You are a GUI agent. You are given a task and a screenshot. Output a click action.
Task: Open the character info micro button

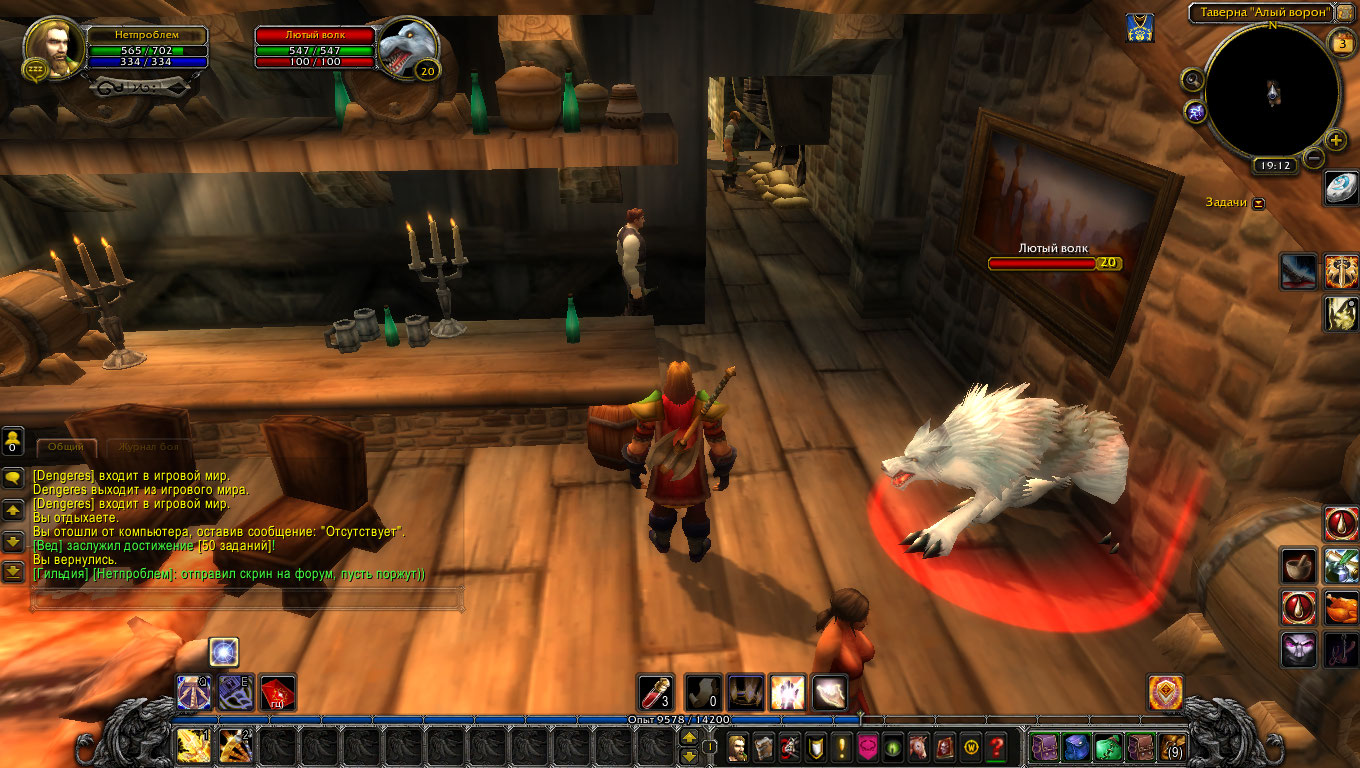(x=738, y=746)
